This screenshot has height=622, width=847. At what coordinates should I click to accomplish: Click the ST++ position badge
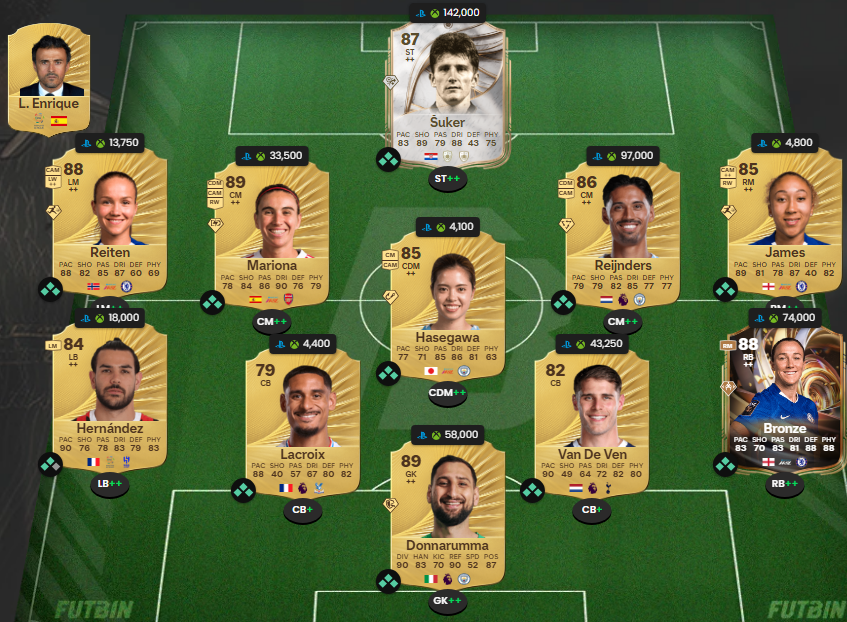(447, 180)
